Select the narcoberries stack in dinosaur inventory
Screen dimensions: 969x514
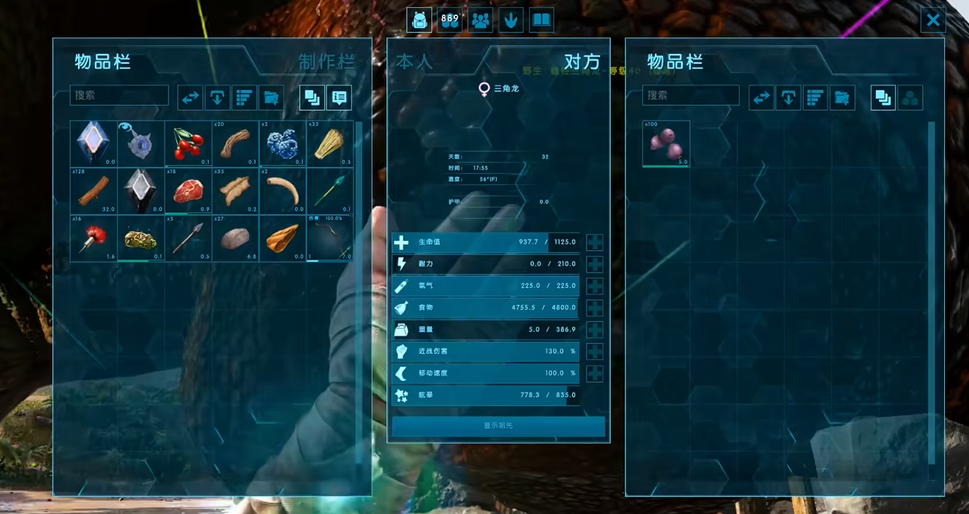click(x=666, y=144)
